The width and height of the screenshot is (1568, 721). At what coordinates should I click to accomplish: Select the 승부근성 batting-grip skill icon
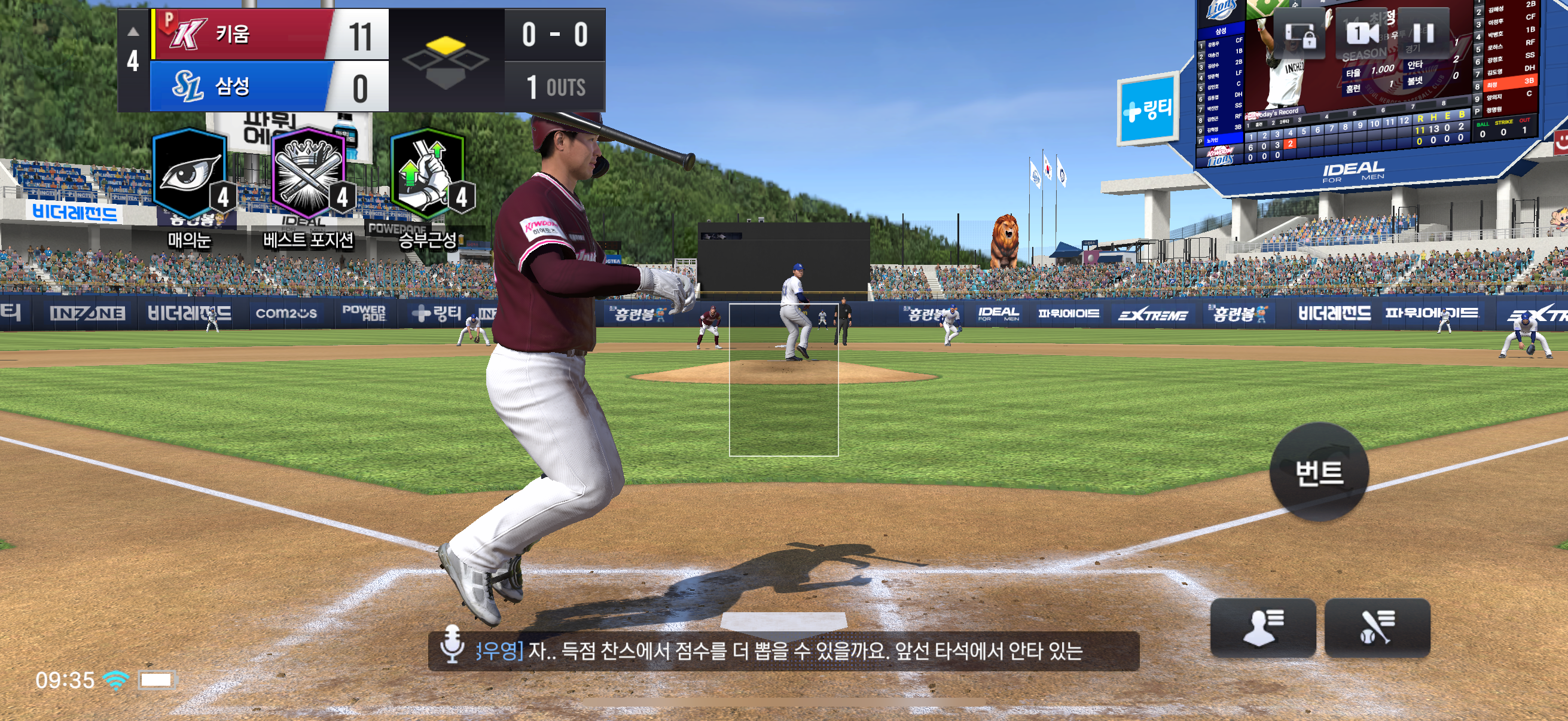[x=429, y=175]
